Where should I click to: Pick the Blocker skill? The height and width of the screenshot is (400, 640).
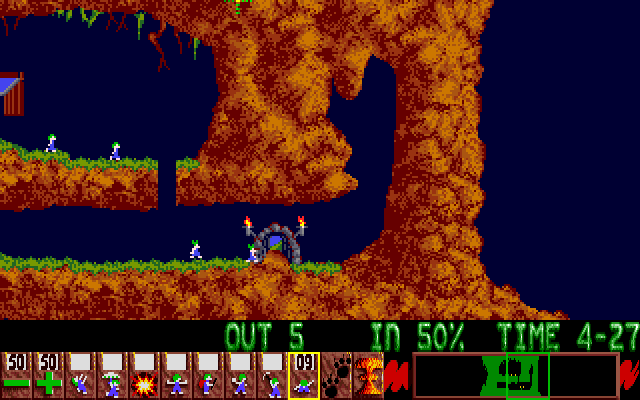pos(176,375)
